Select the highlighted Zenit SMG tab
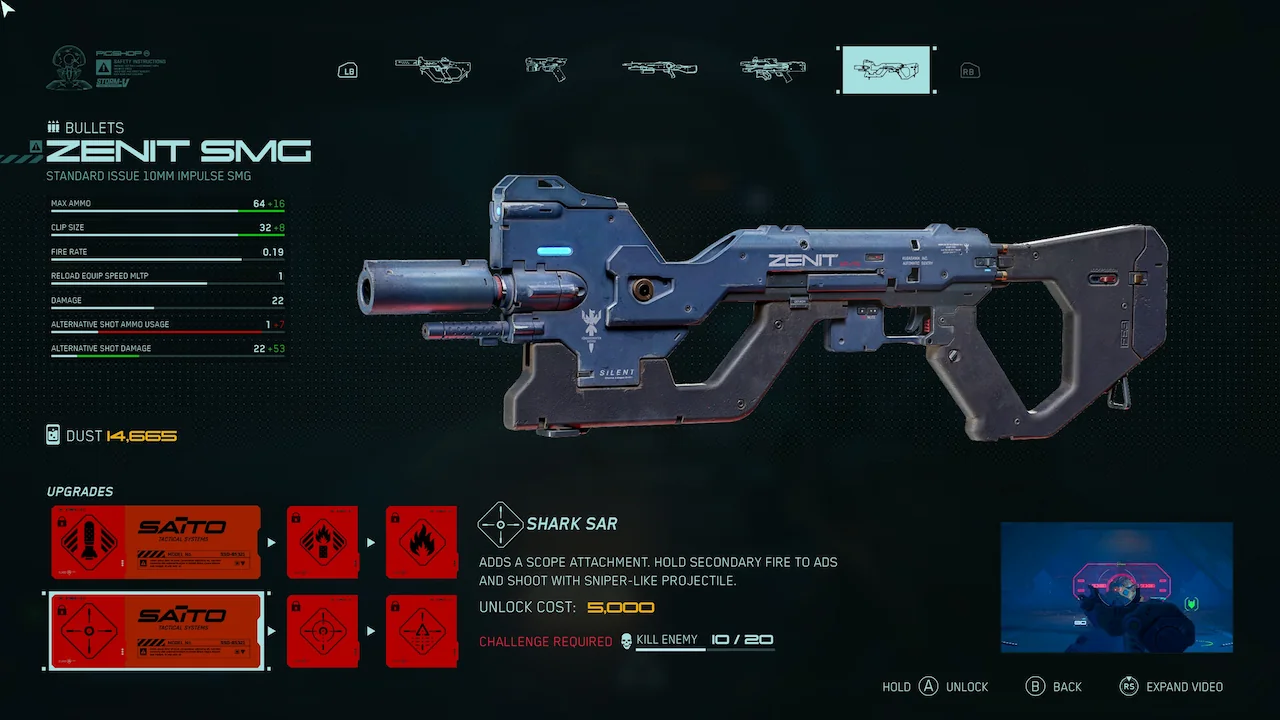This screenshot has height=720, width=1280. pos(886,70)
